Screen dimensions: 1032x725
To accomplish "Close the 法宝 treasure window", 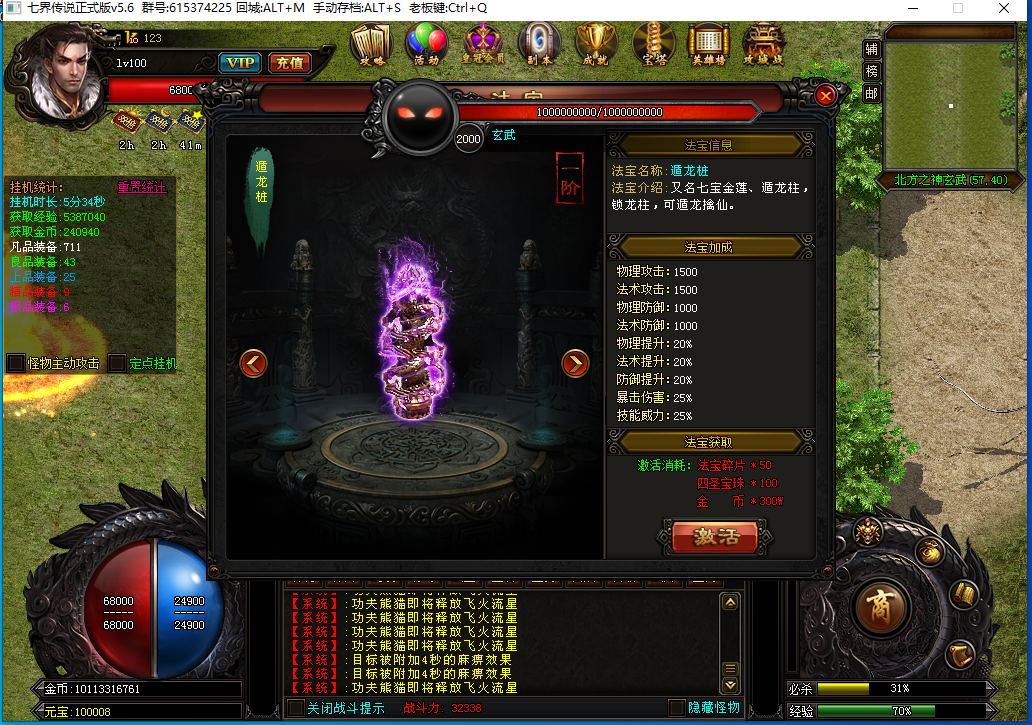I will [825, 95].
